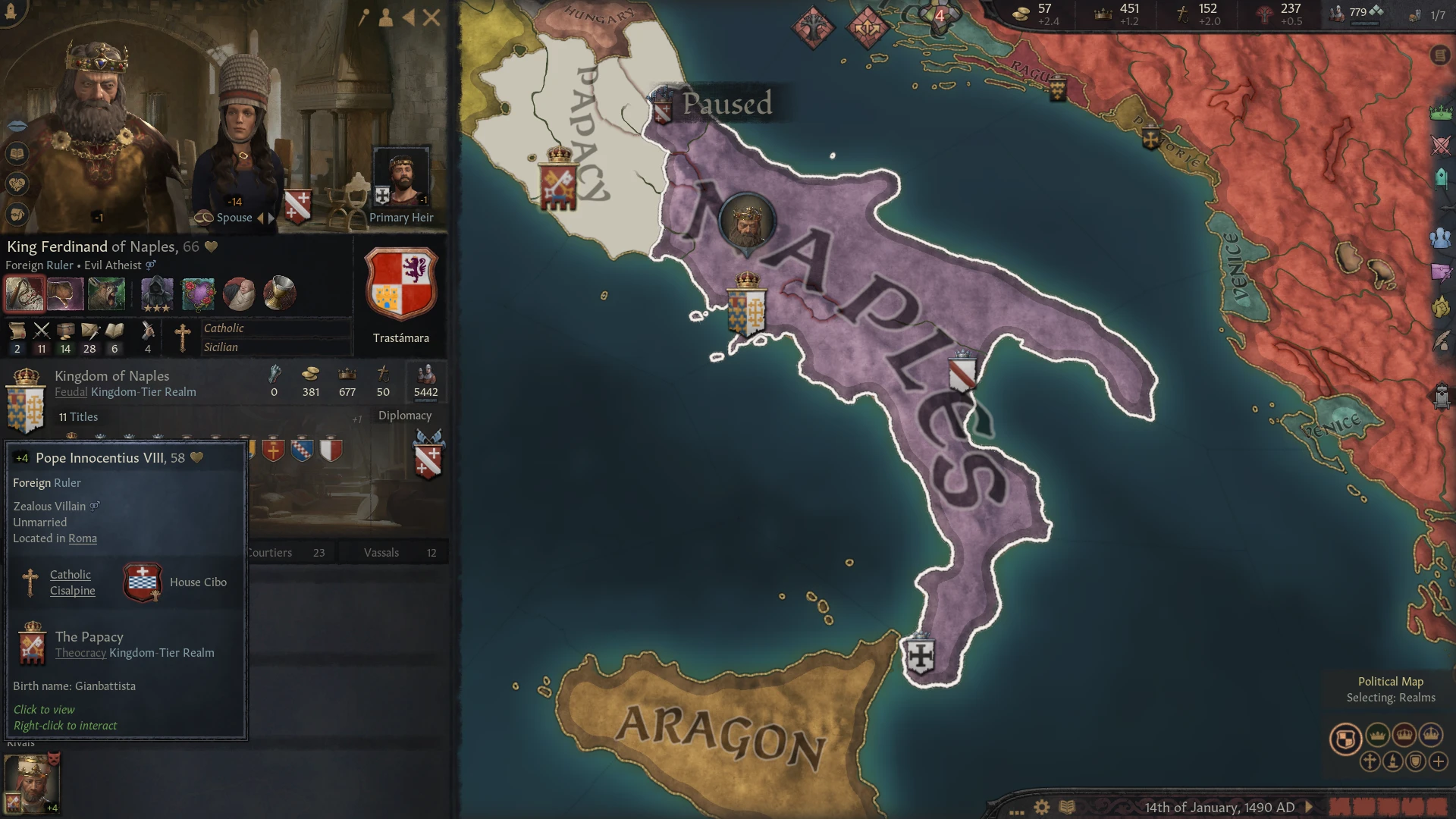Click the Catholic Cisalpine faith link
1456x819 pixels.
pyautogui.click(x=72, y=582)
